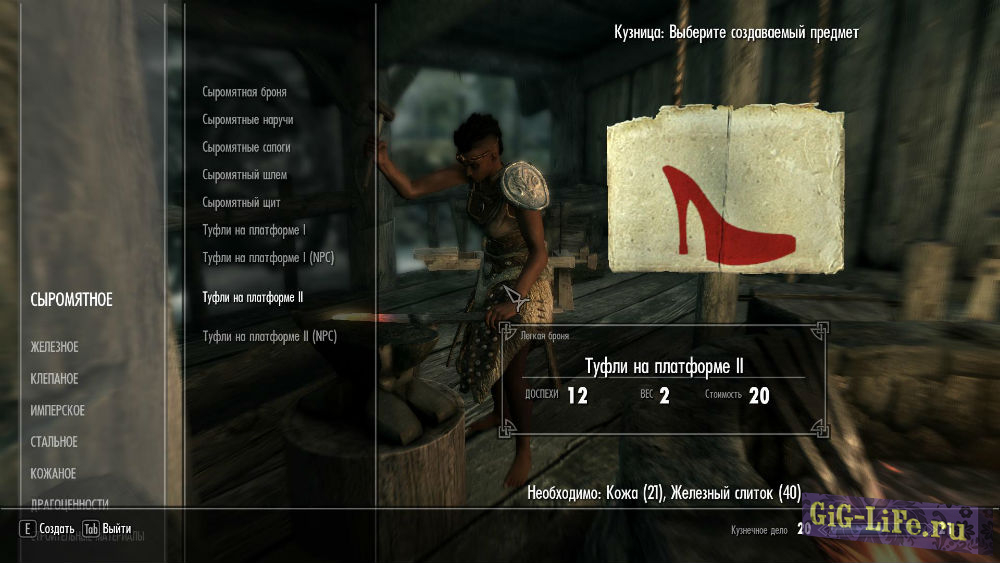Switch to ИМПЕРСКОЕ category
The height and width of the screenshot is (563, 1000).
coord(57,411)
